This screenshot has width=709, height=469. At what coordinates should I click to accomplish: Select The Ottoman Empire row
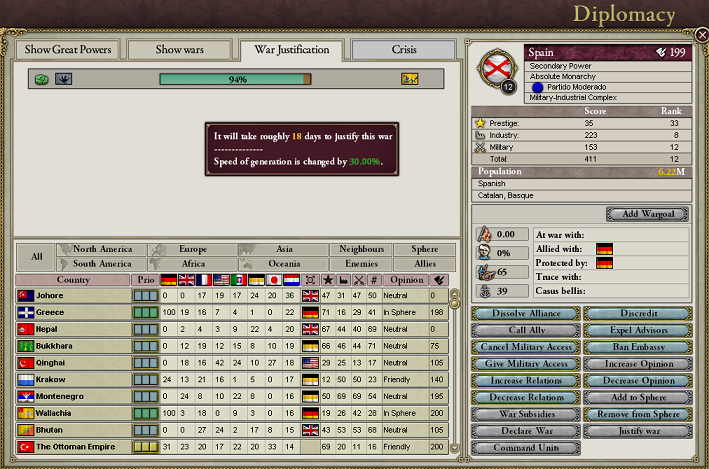pyautogui.click(x=78, y=446)
